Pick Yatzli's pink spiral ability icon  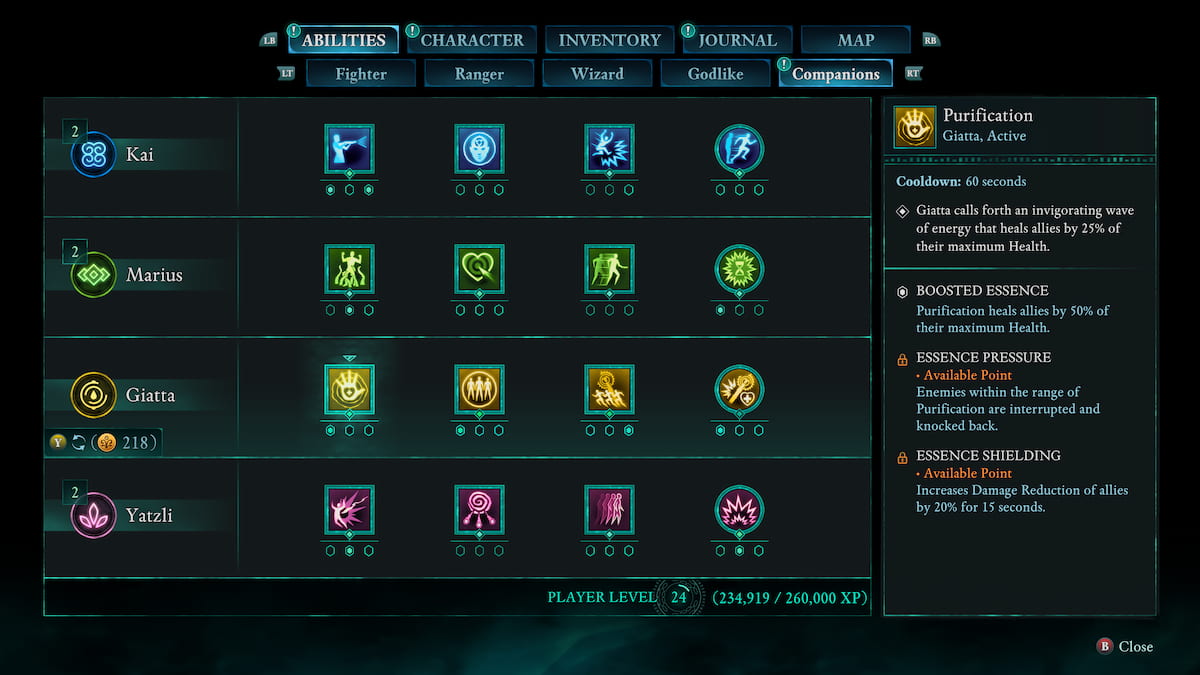pyautogui.click(x=479, y=510)
